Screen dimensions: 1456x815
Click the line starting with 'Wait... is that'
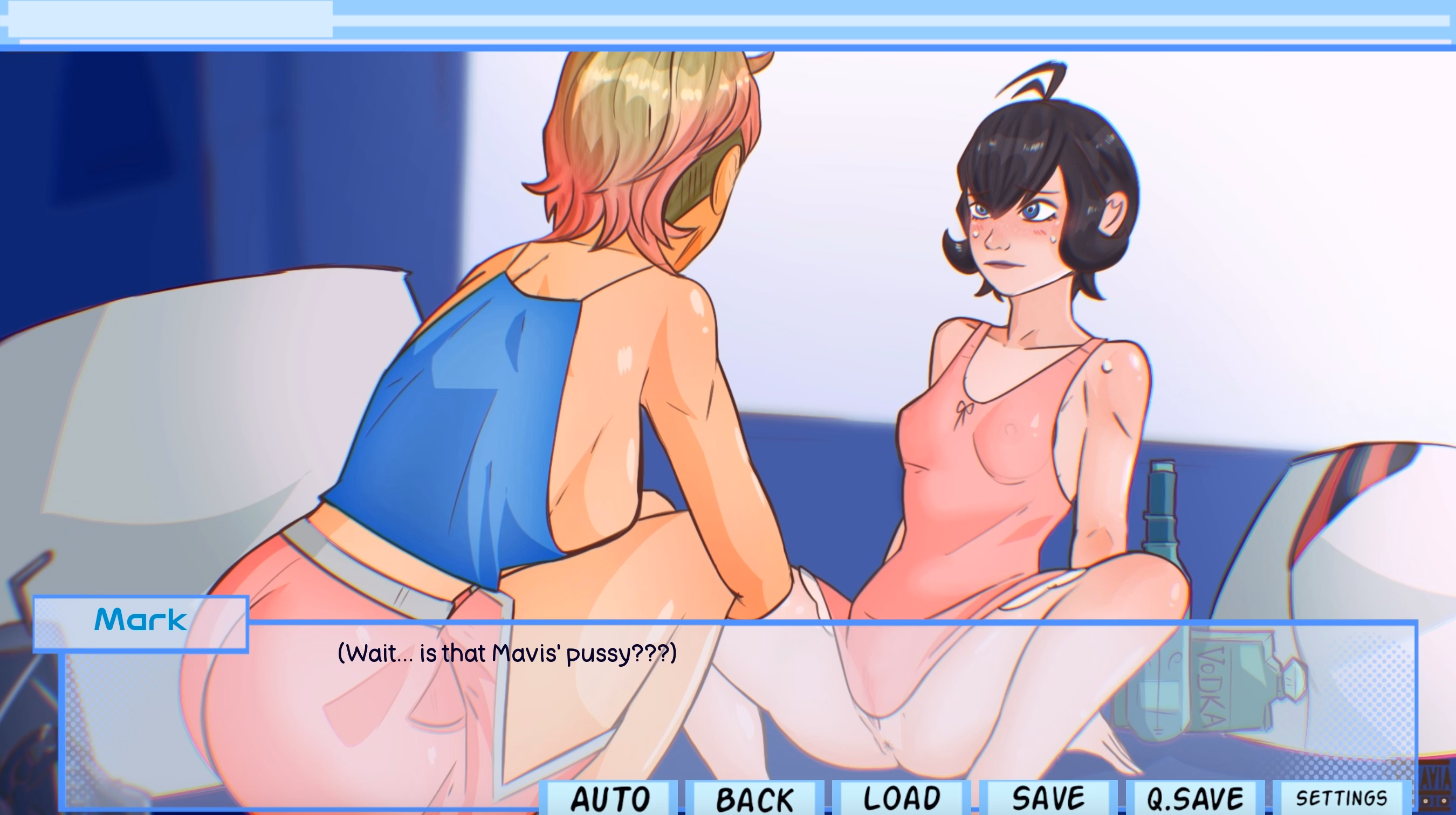click(507, 652)
